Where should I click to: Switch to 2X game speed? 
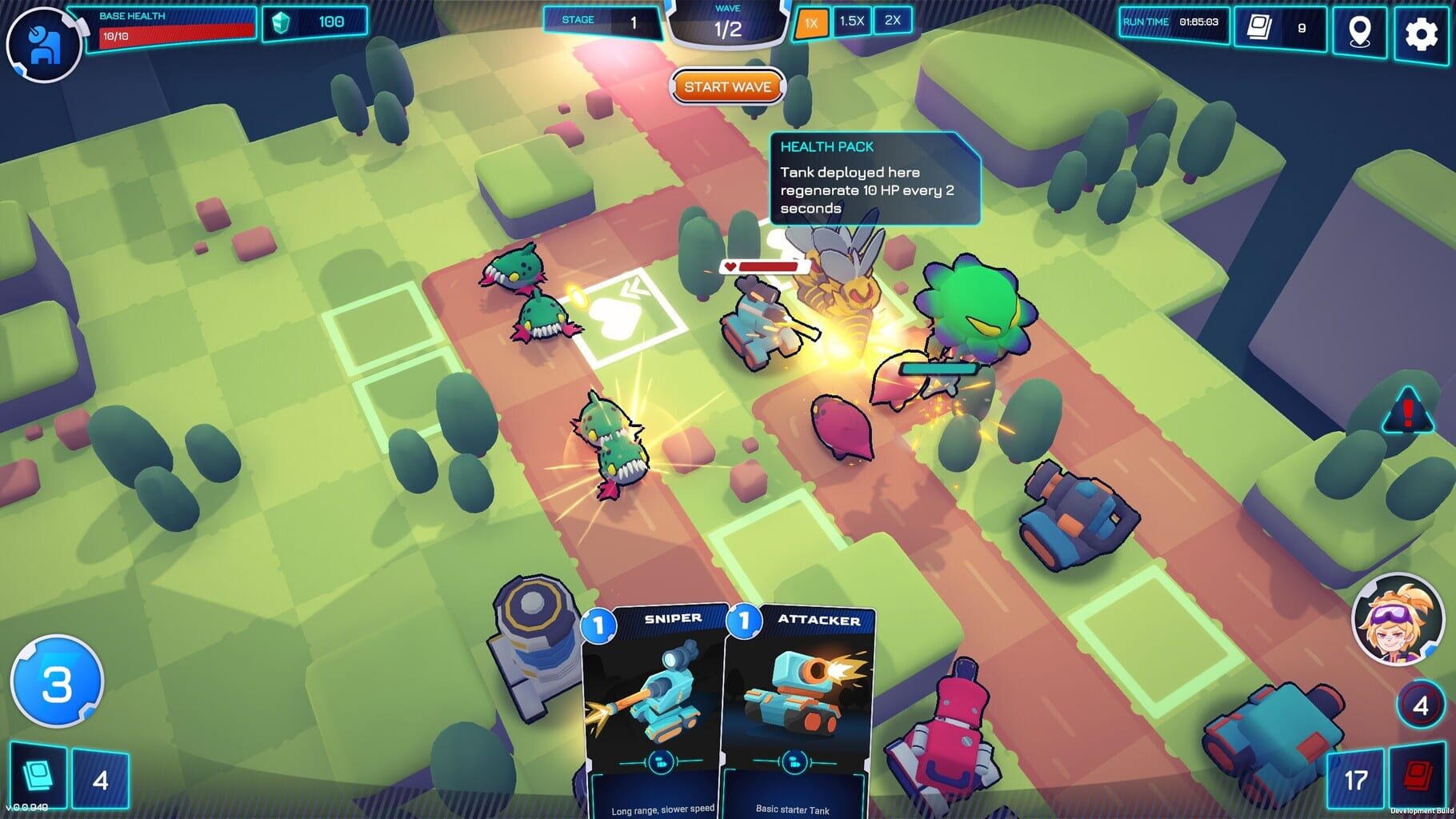point(892,22)
